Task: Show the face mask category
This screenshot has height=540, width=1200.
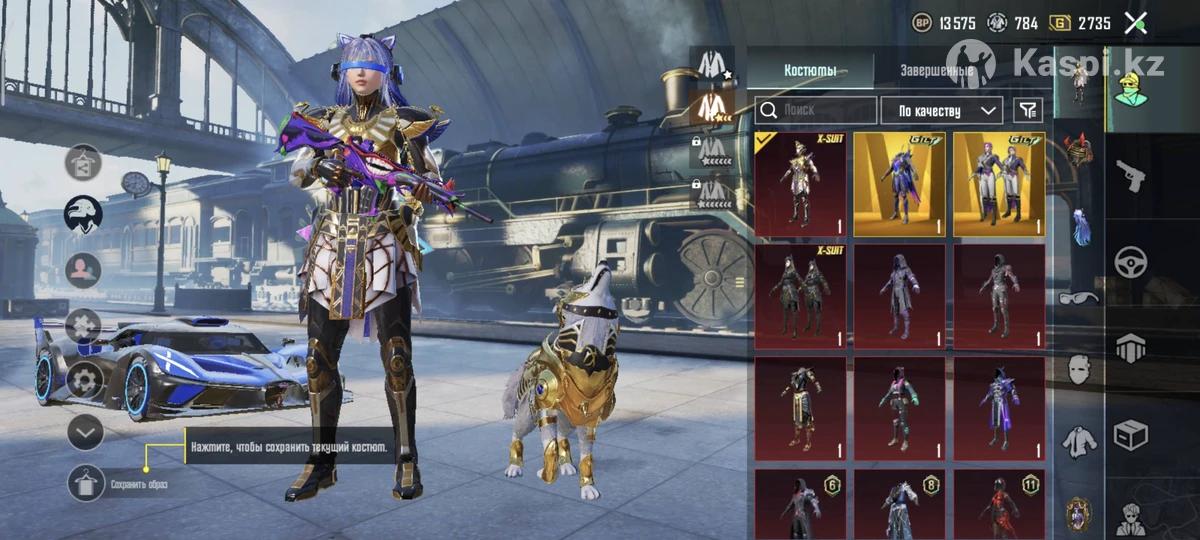Action: [1078, 368]
